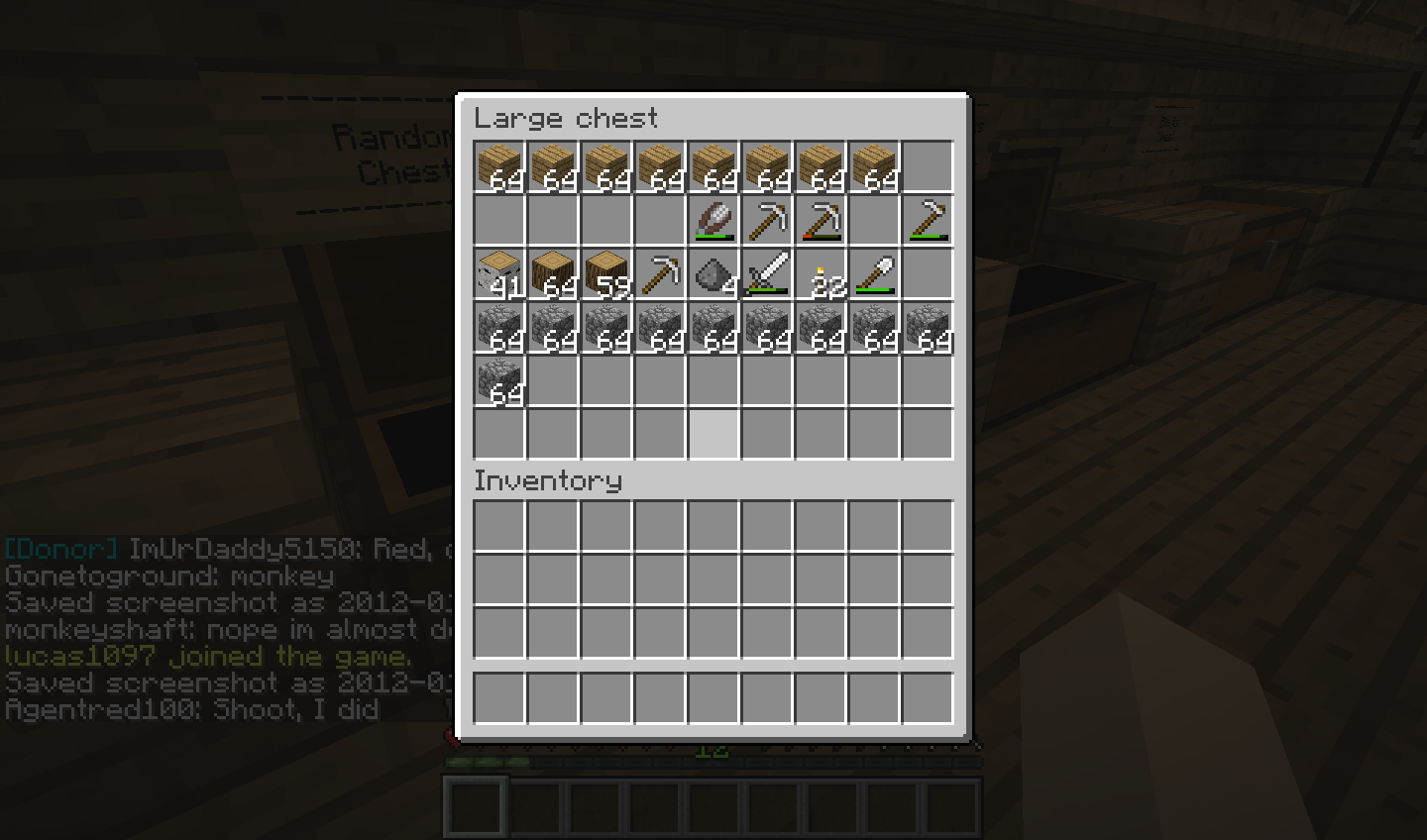
Task: Select the damaged stone pickaxe
Action: [821, 220]
